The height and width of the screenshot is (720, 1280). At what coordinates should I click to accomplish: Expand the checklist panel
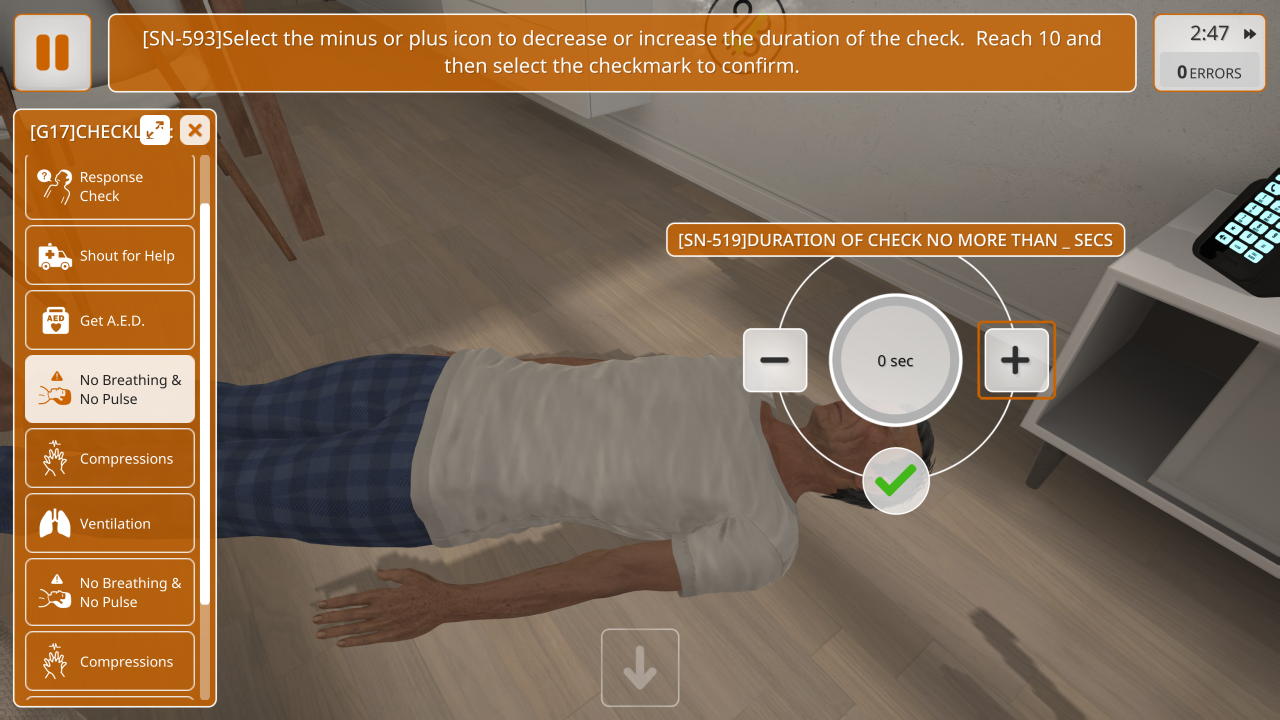pyautogui.click(x=155, y=129)
